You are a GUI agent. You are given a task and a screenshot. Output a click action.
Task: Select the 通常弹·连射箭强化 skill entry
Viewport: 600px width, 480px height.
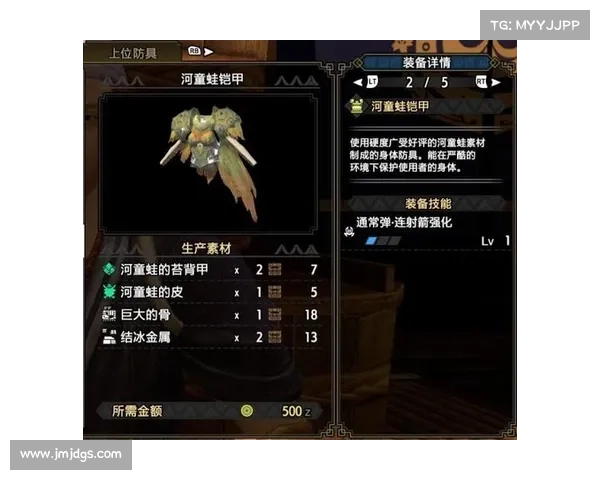tap(427, 232)
